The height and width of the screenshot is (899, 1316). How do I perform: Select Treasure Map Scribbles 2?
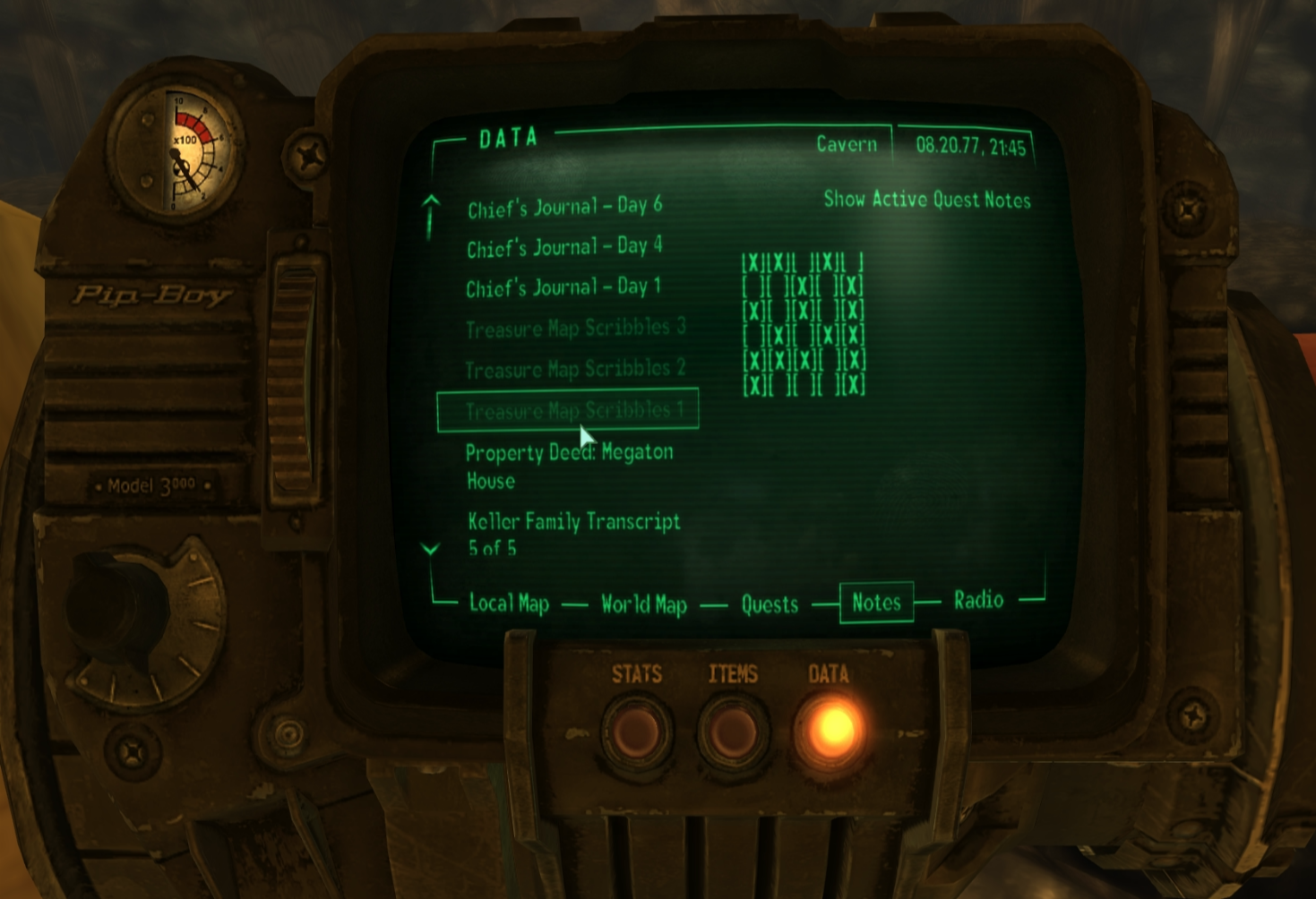pos(575,369)
